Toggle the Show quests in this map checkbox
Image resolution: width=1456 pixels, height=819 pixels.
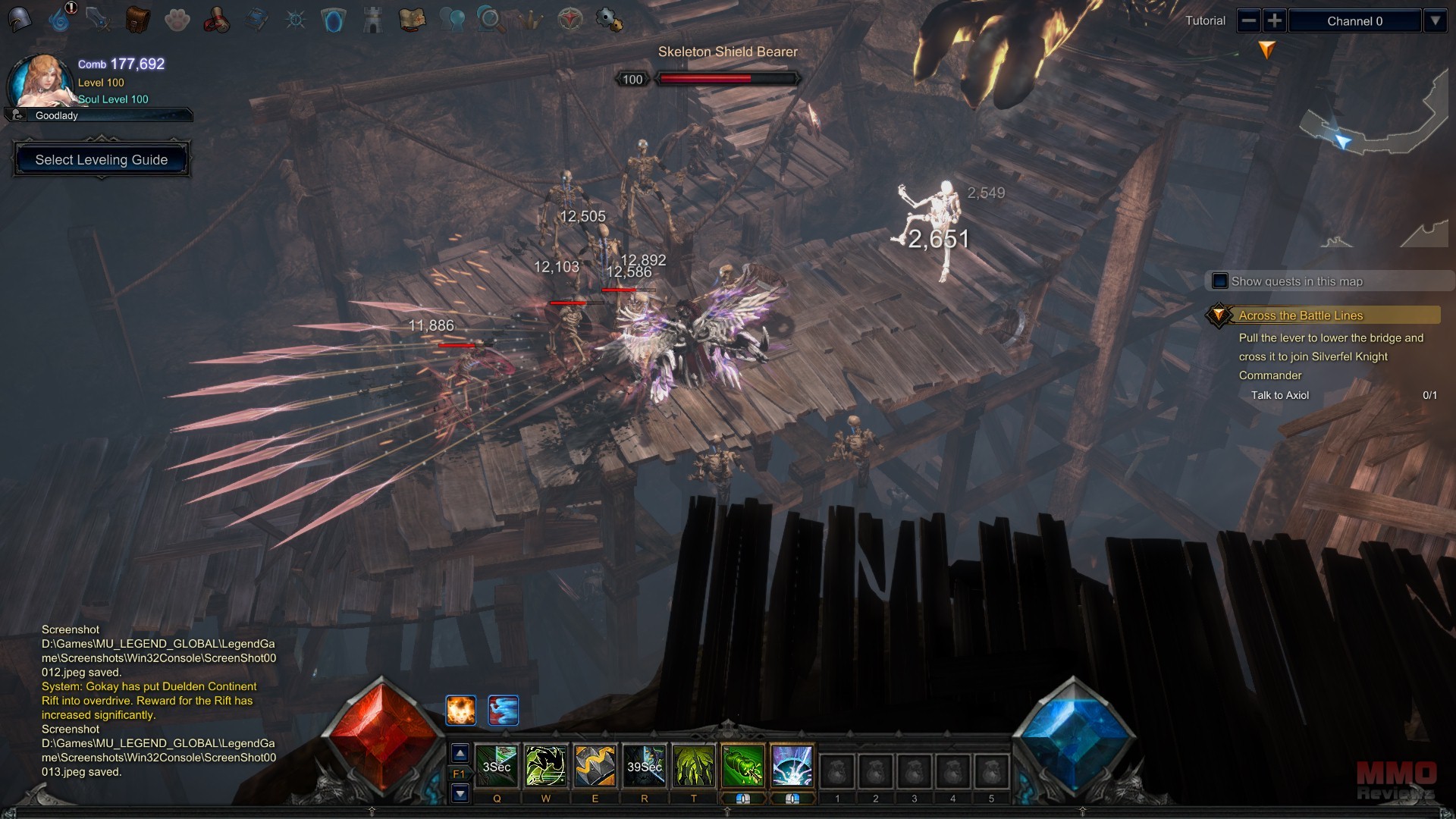(1219, 281)
